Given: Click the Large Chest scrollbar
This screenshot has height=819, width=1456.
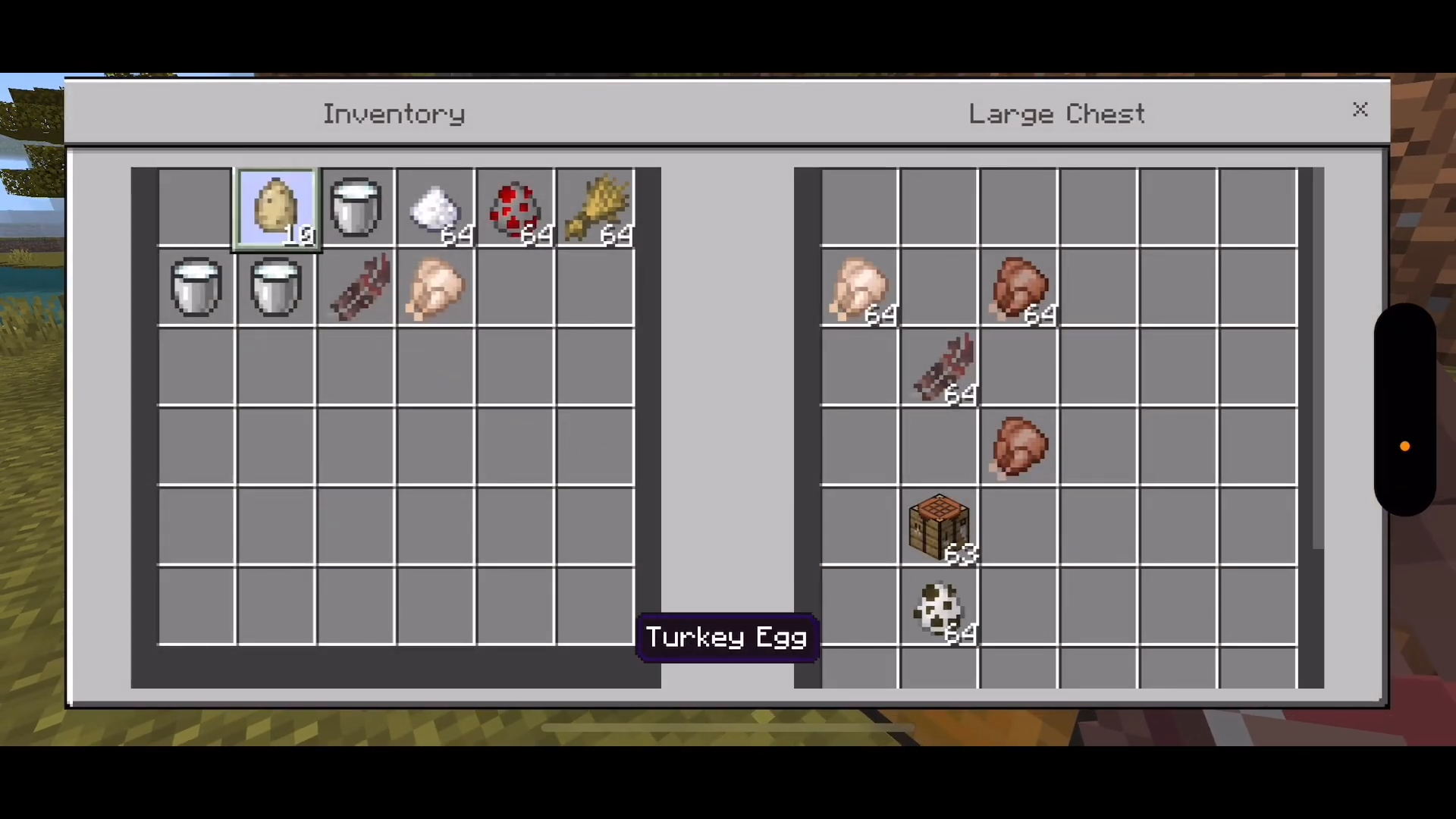Looking at the screenshot, I should [x=1318, y=364].
